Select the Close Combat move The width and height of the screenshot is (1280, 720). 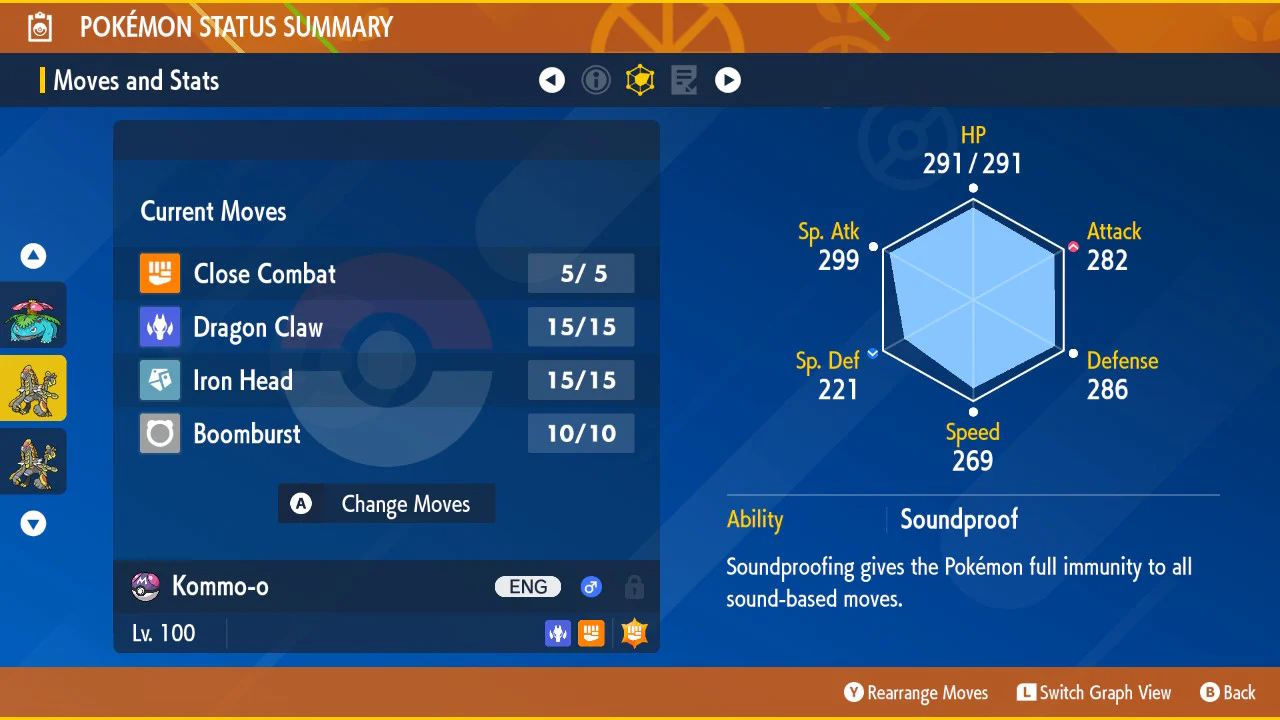pyautogui.click(x=386, y=274)
